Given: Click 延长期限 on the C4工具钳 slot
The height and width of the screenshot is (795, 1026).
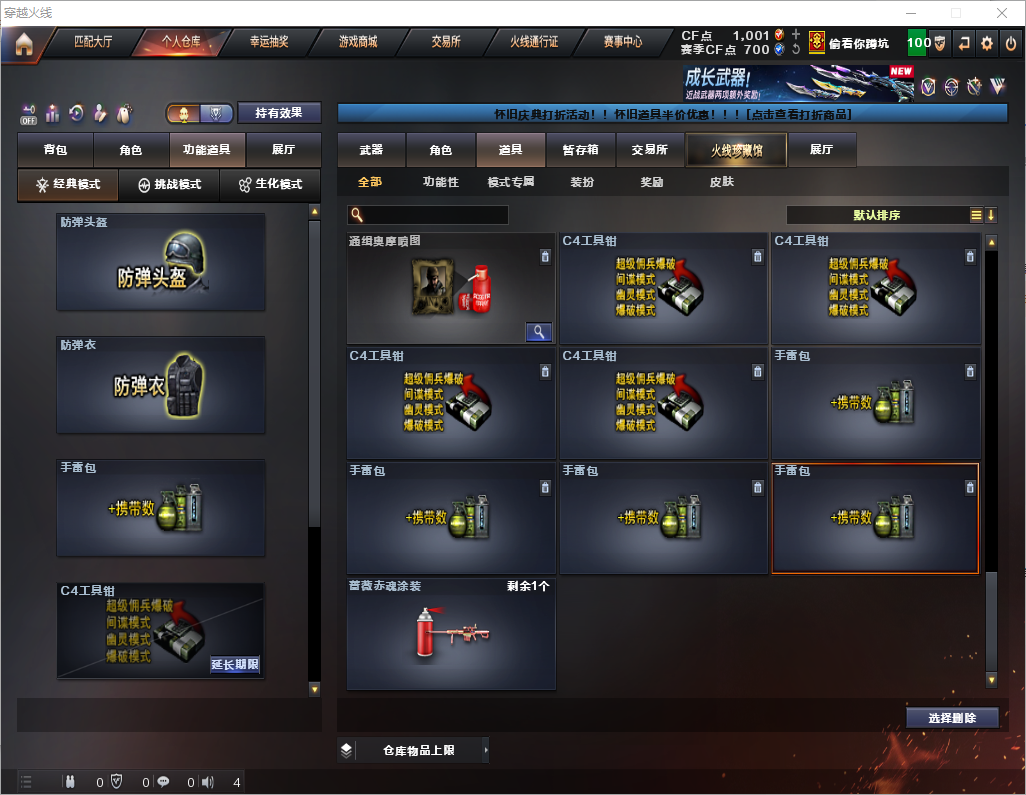Looking at the screenshot, I should tap(235, 664).
